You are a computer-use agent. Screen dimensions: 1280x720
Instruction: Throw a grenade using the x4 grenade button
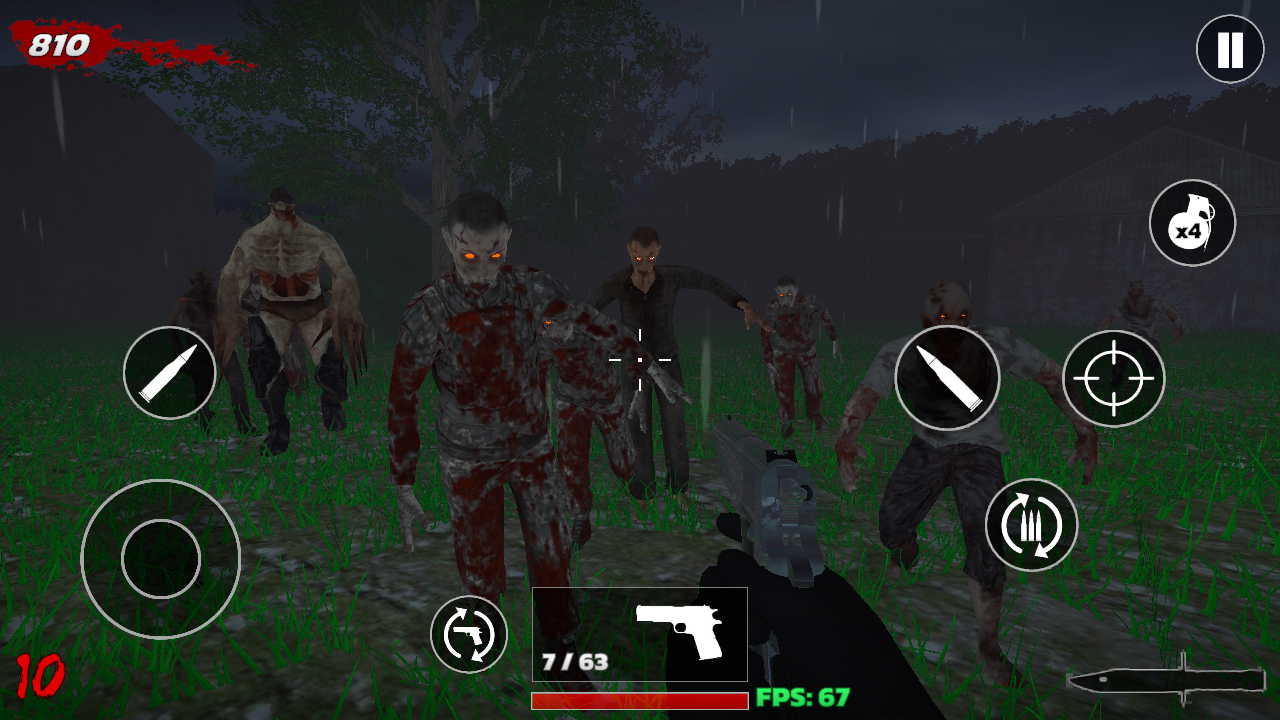1192,223
